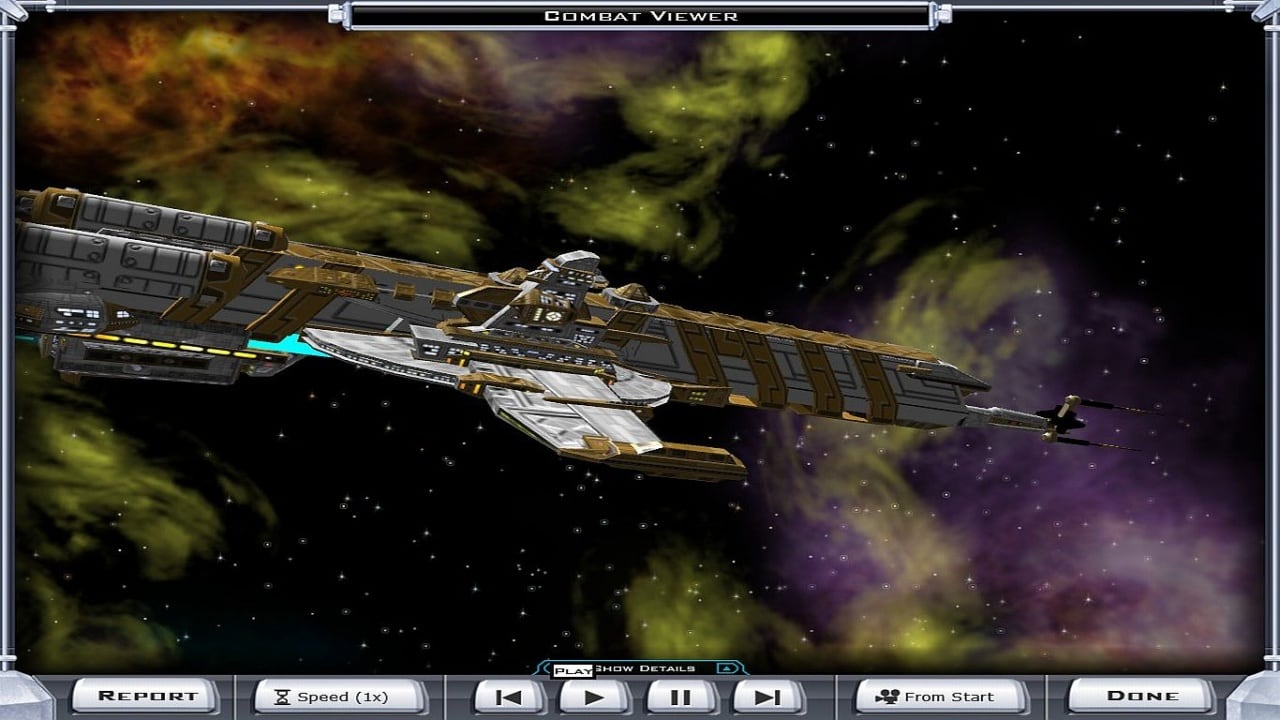
Task: Click the up-arrow icon beside Show Details
Action: 727,669
